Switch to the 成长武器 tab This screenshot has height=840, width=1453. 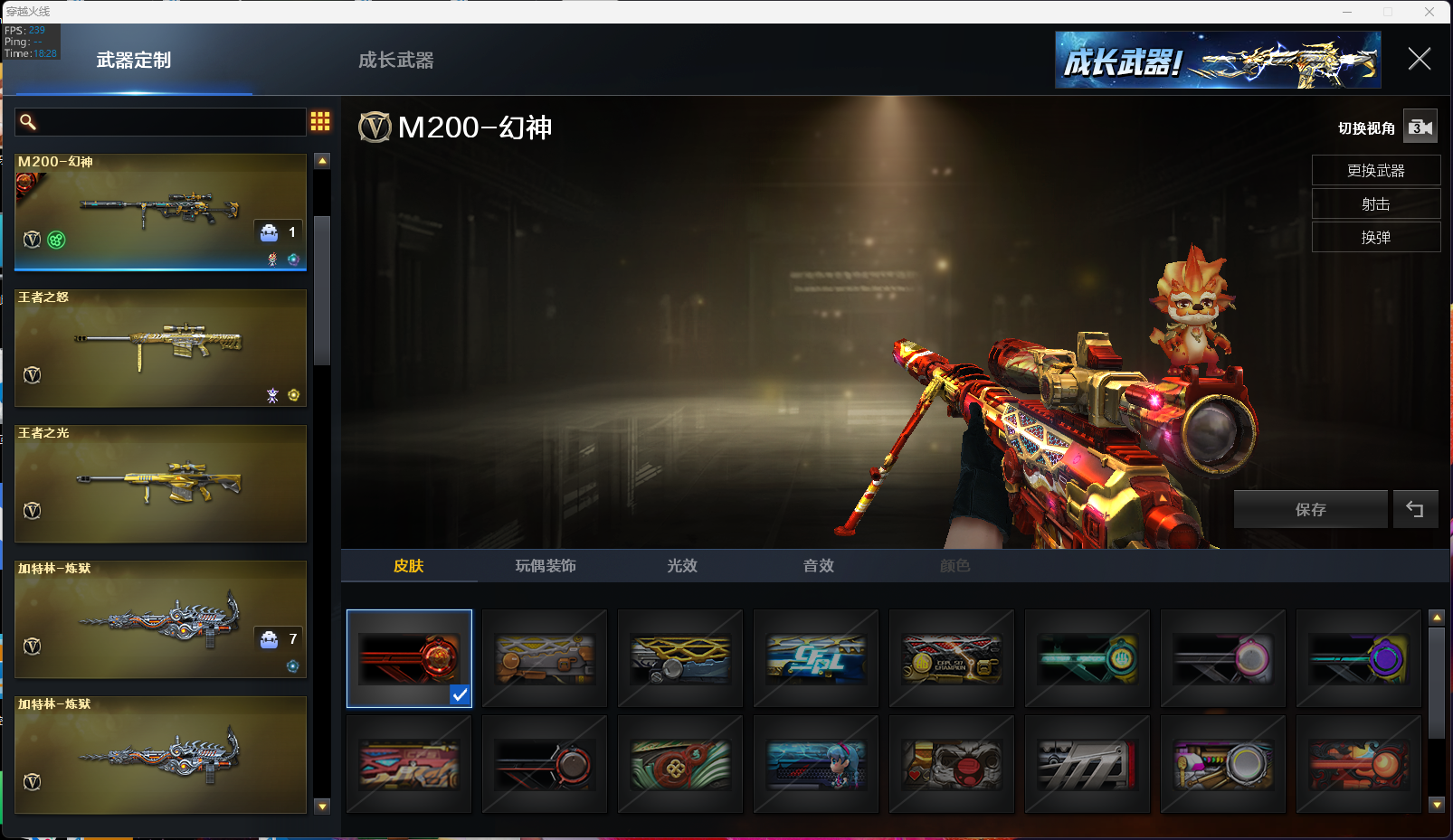(x=395, y=61)
